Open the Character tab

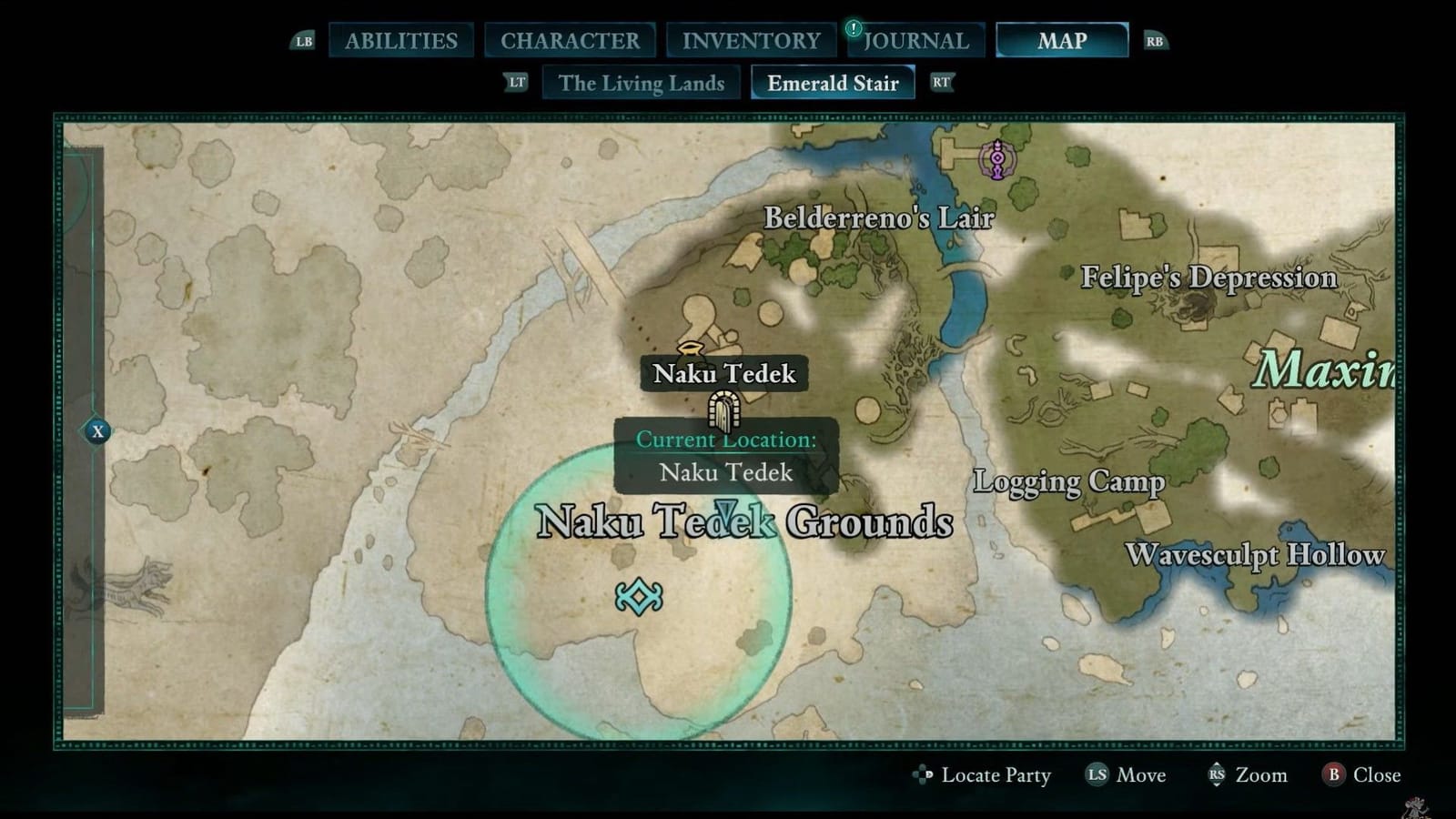pyautogui.click(x=570, y=40)
